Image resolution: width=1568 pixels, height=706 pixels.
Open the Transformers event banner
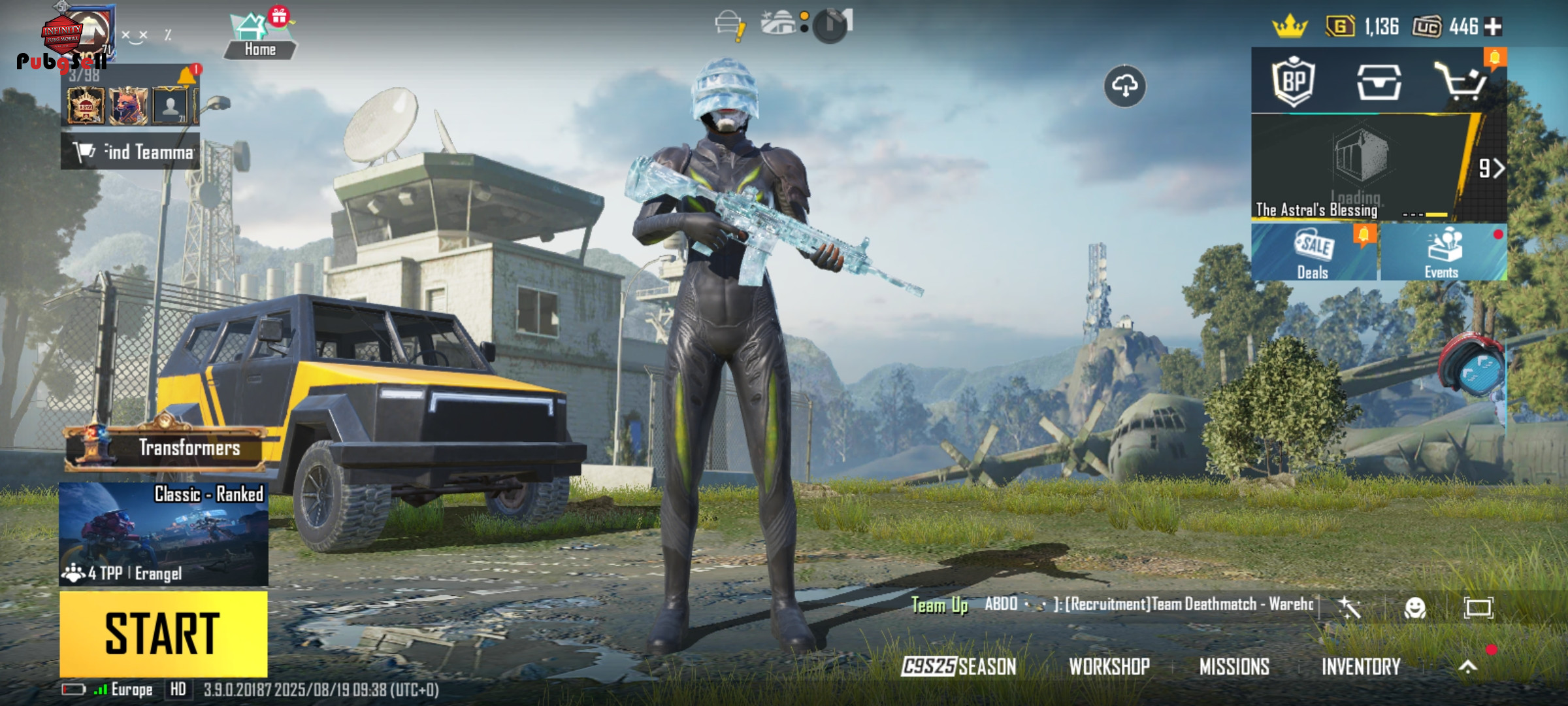pos(167,448)
